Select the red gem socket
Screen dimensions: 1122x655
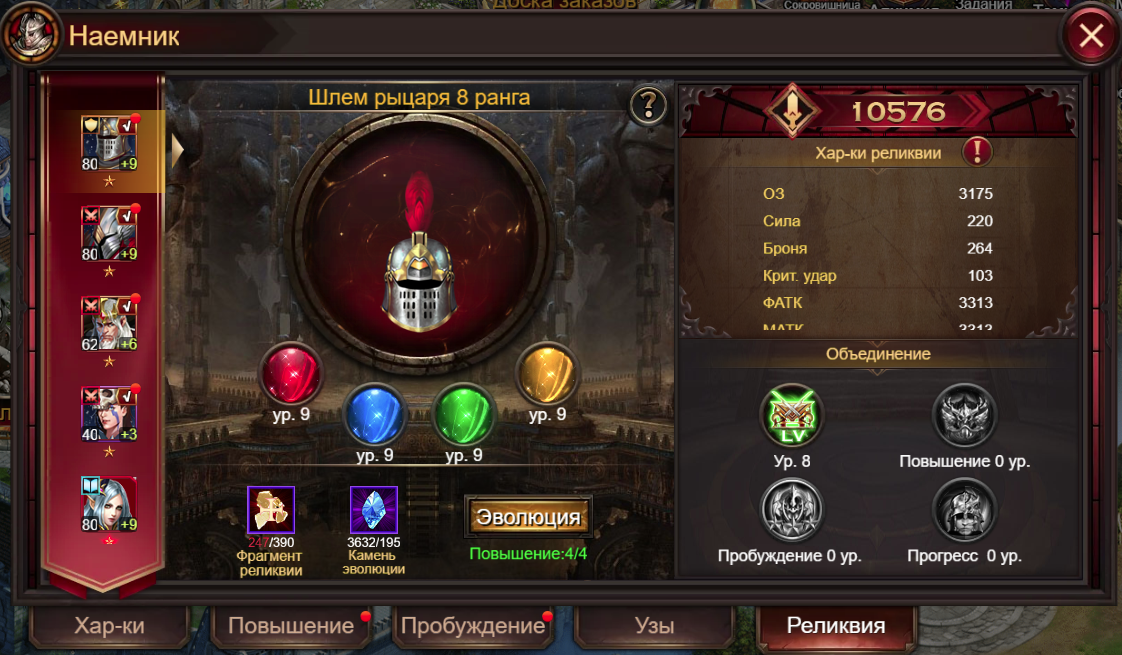290,372
